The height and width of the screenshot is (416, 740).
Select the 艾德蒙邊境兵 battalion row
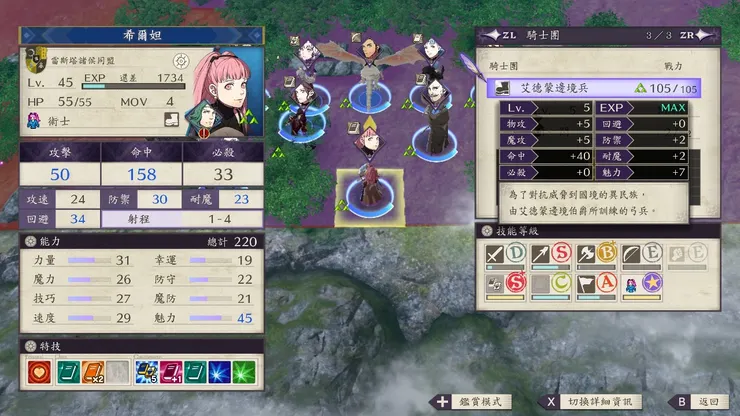pyautogui.click(x=594, y=88)
